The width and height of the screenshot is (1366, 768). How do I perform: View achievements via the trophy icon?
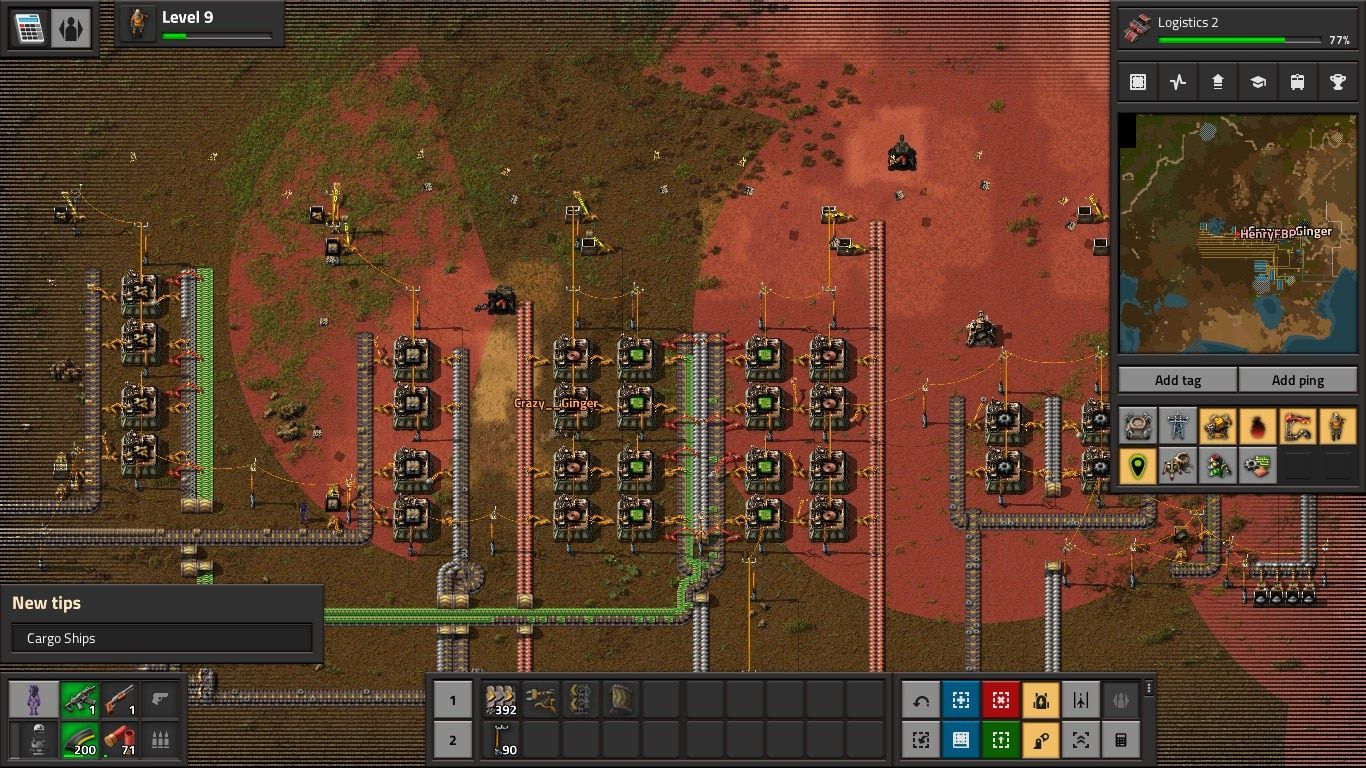[x=1337, y=81]
